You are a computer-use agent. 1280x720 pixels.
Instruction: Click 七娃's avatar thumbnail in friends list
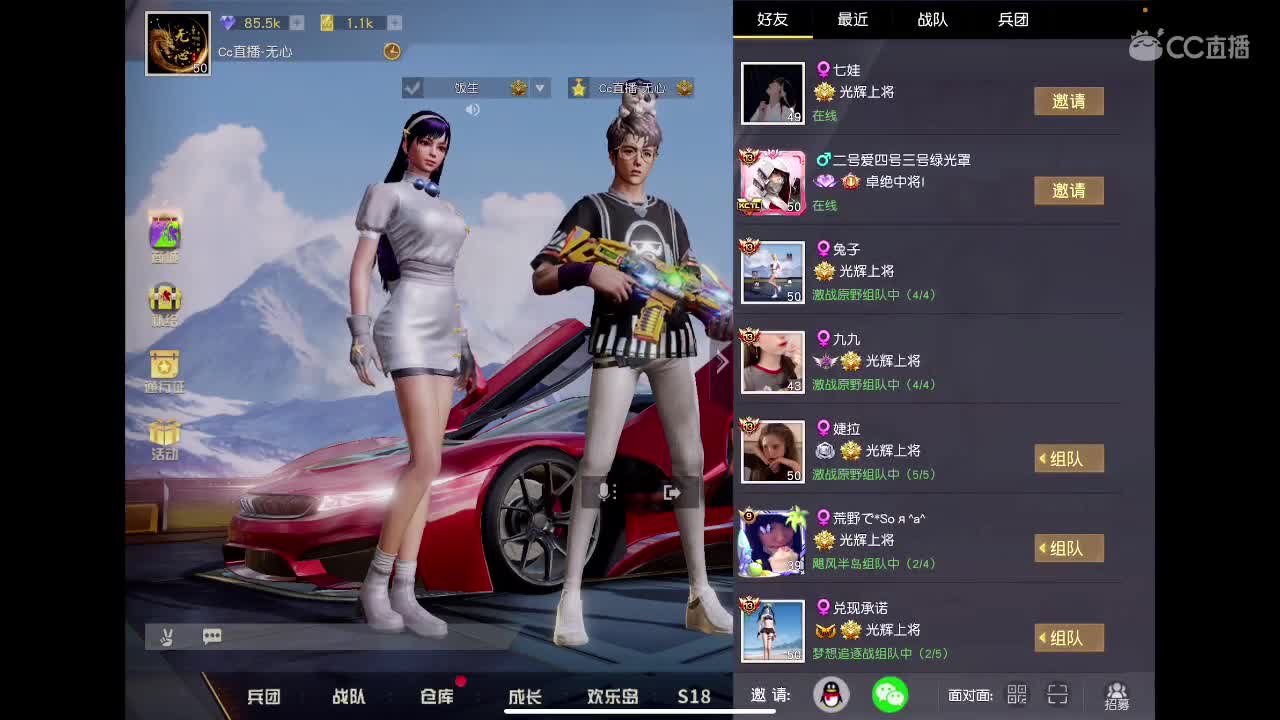(772, 93)
